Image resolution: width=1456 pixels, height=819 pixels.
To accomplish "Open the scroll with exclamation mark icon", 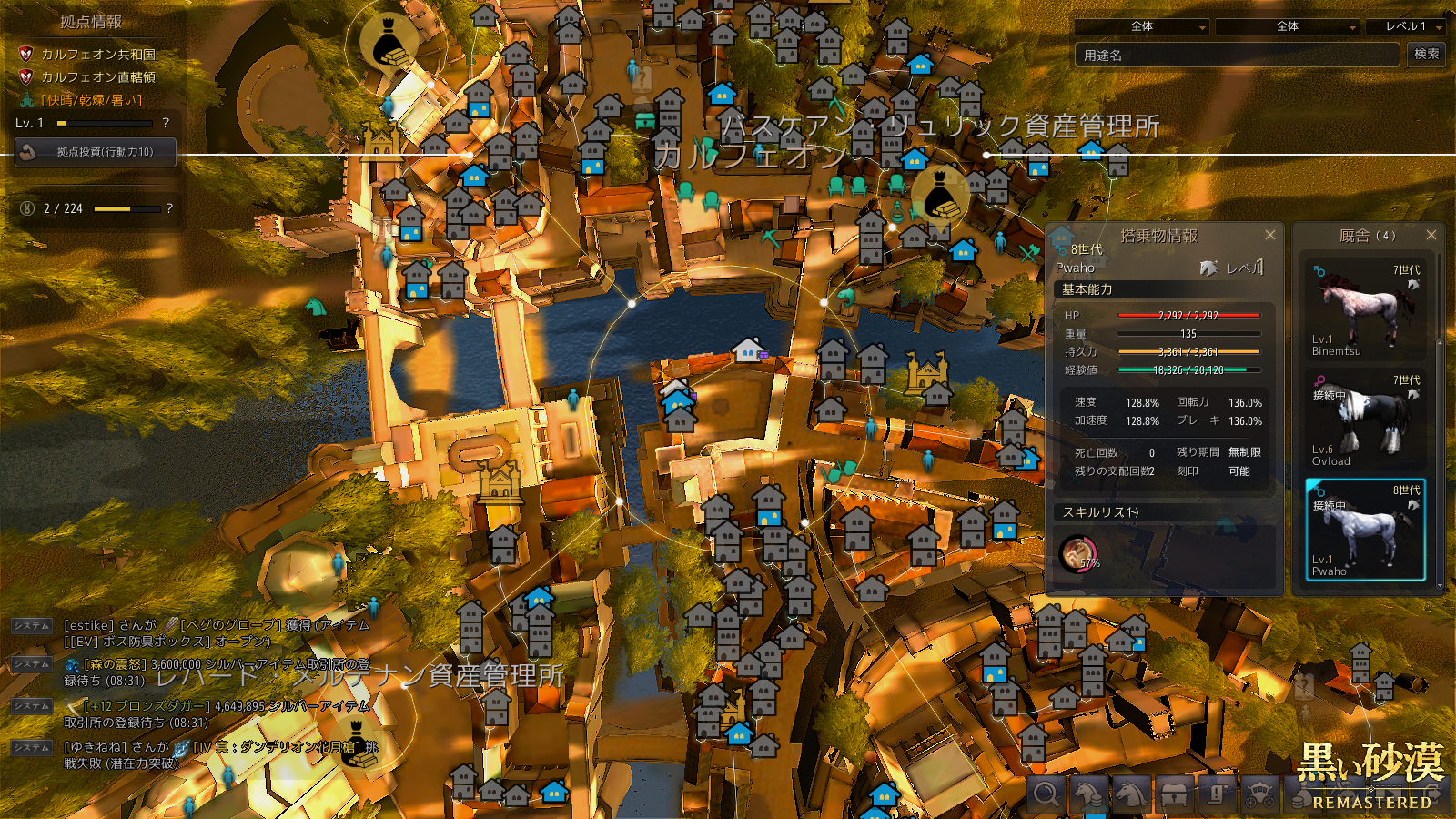I will [1217, 794].
